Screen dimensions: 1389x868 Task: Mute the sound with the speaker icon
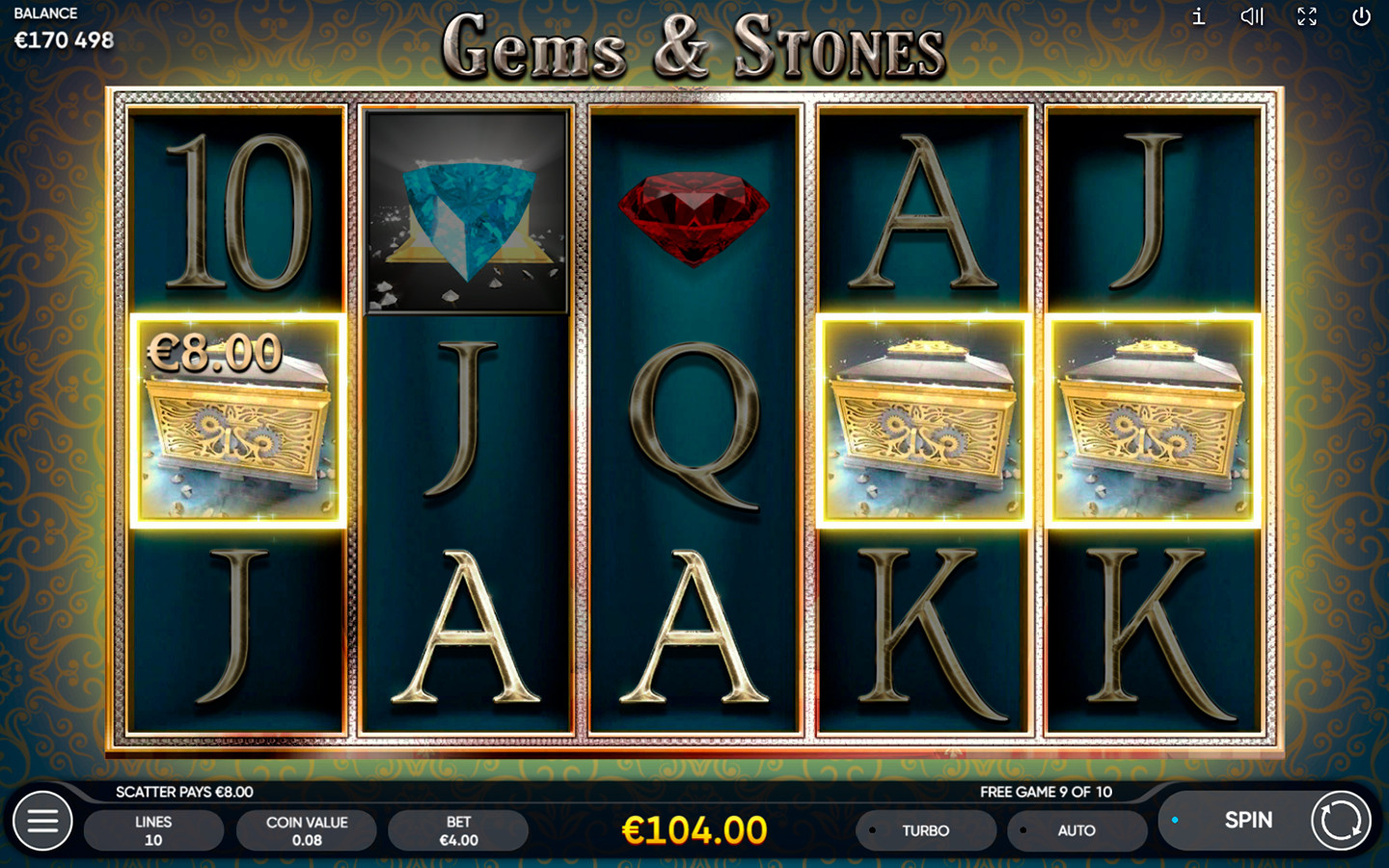pos(1252,16)
